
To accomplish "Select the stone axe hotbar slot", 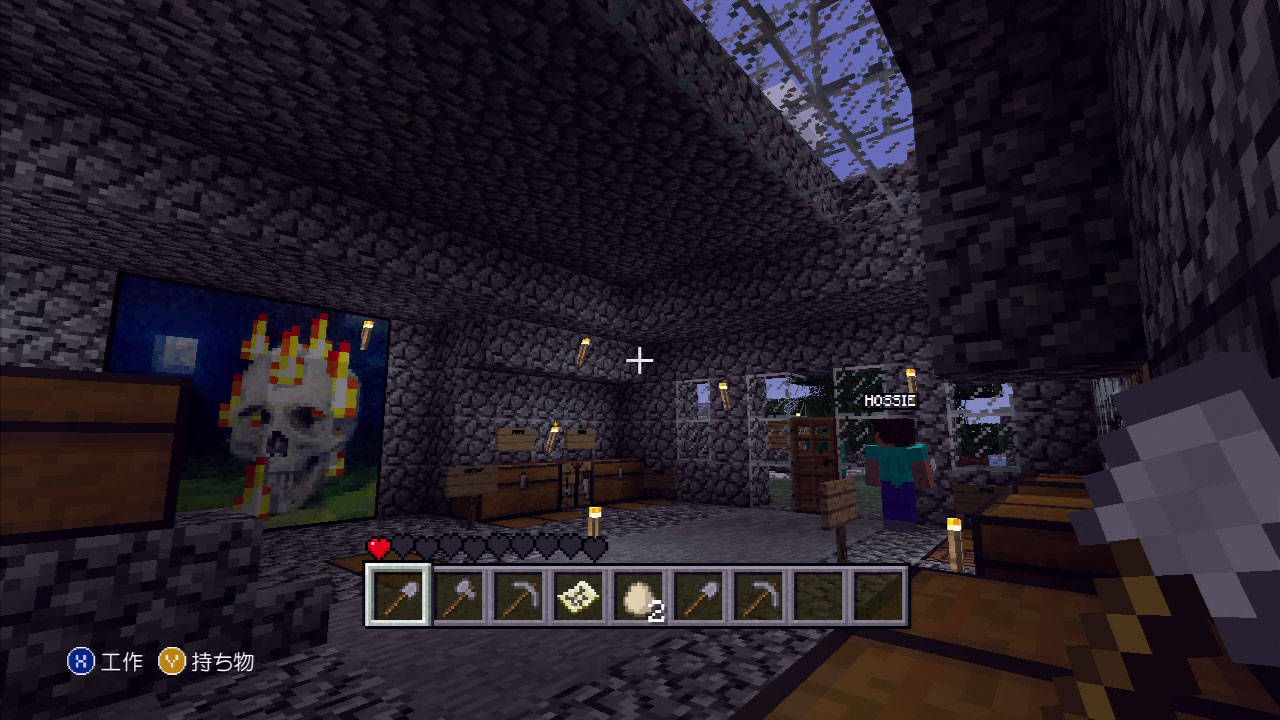I will [459, 596].
